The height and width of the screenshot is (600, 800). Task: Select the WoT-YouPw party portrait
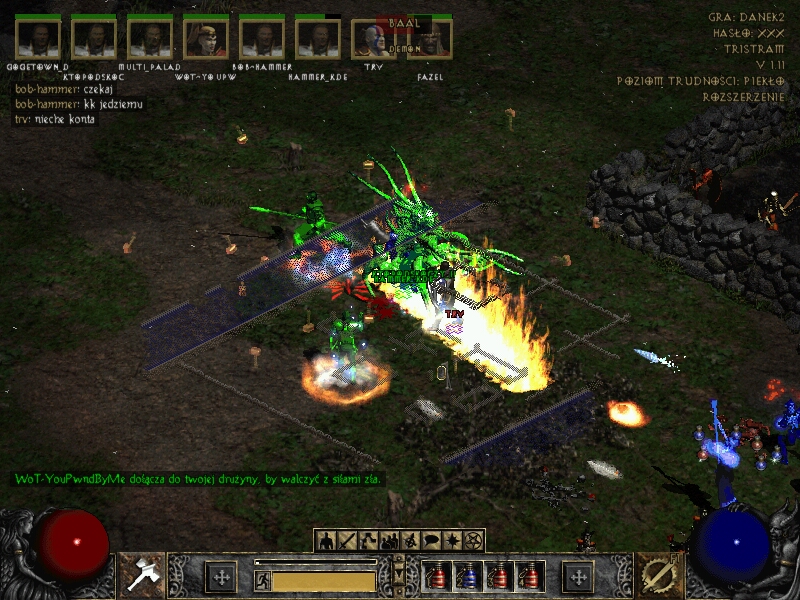206,39
